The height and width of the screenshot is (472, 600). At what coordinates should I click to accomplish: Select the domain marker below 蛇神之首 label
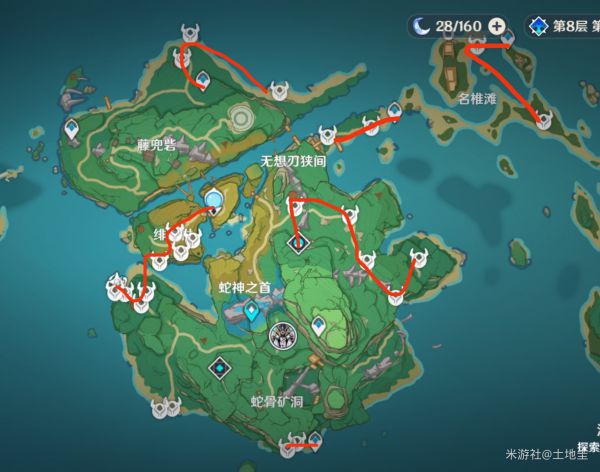pyautogui.click(x=251, y=313)
